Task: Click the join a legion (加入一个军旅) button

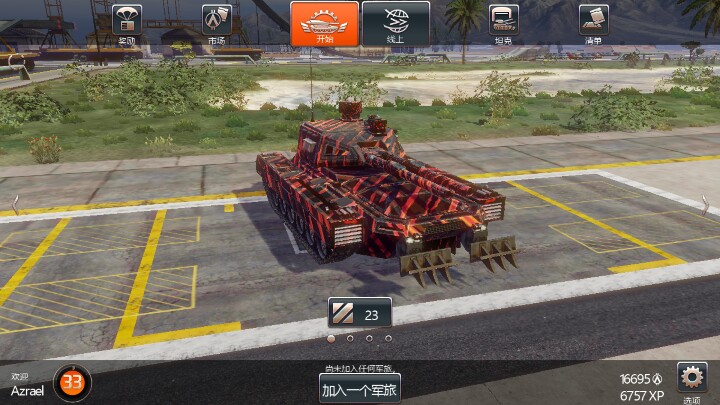Action: (x=359, y=388)
